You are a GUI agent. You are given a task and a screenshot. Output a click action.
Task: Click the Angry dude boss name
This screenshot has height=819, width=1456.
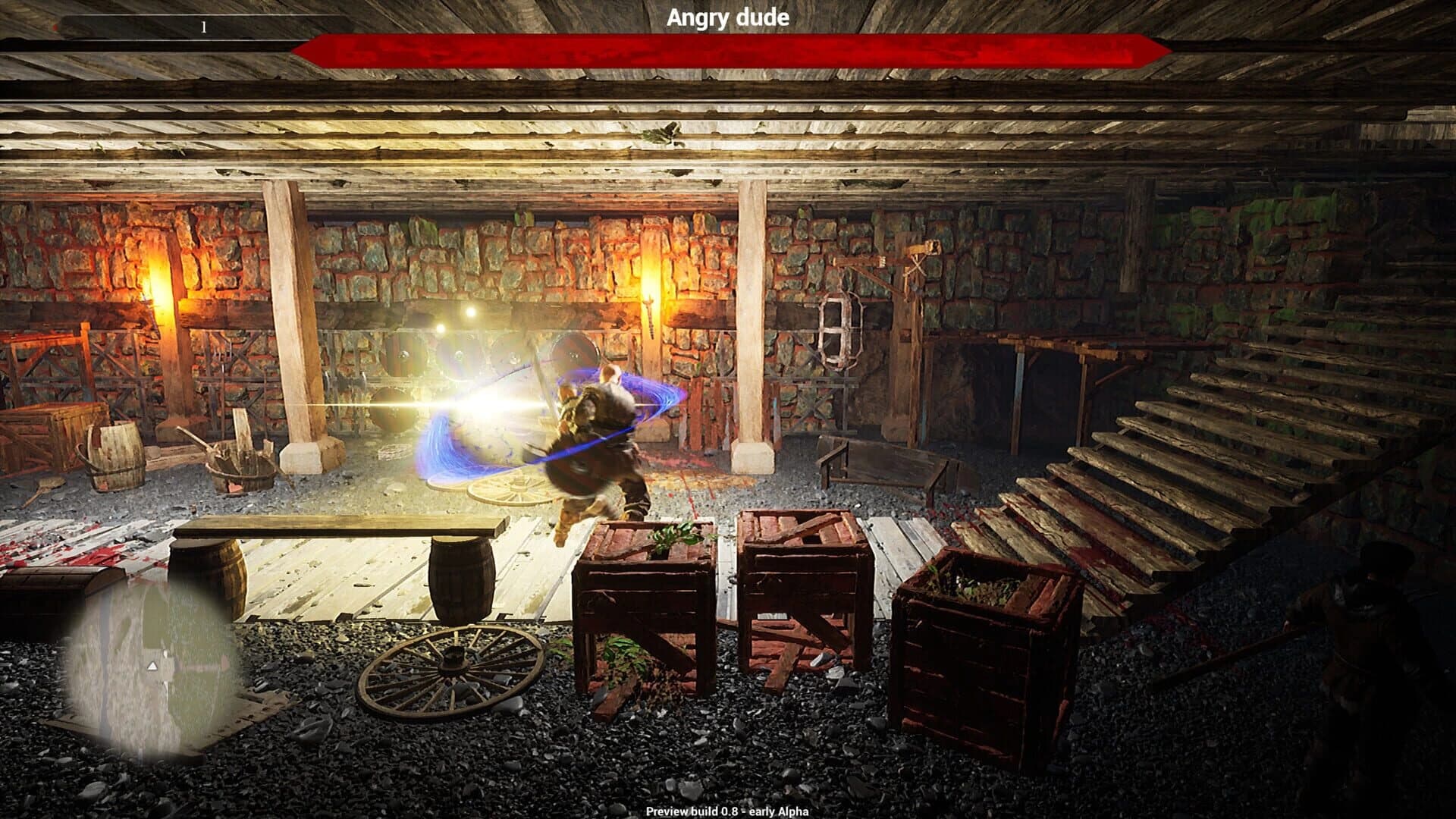[728, 18]
